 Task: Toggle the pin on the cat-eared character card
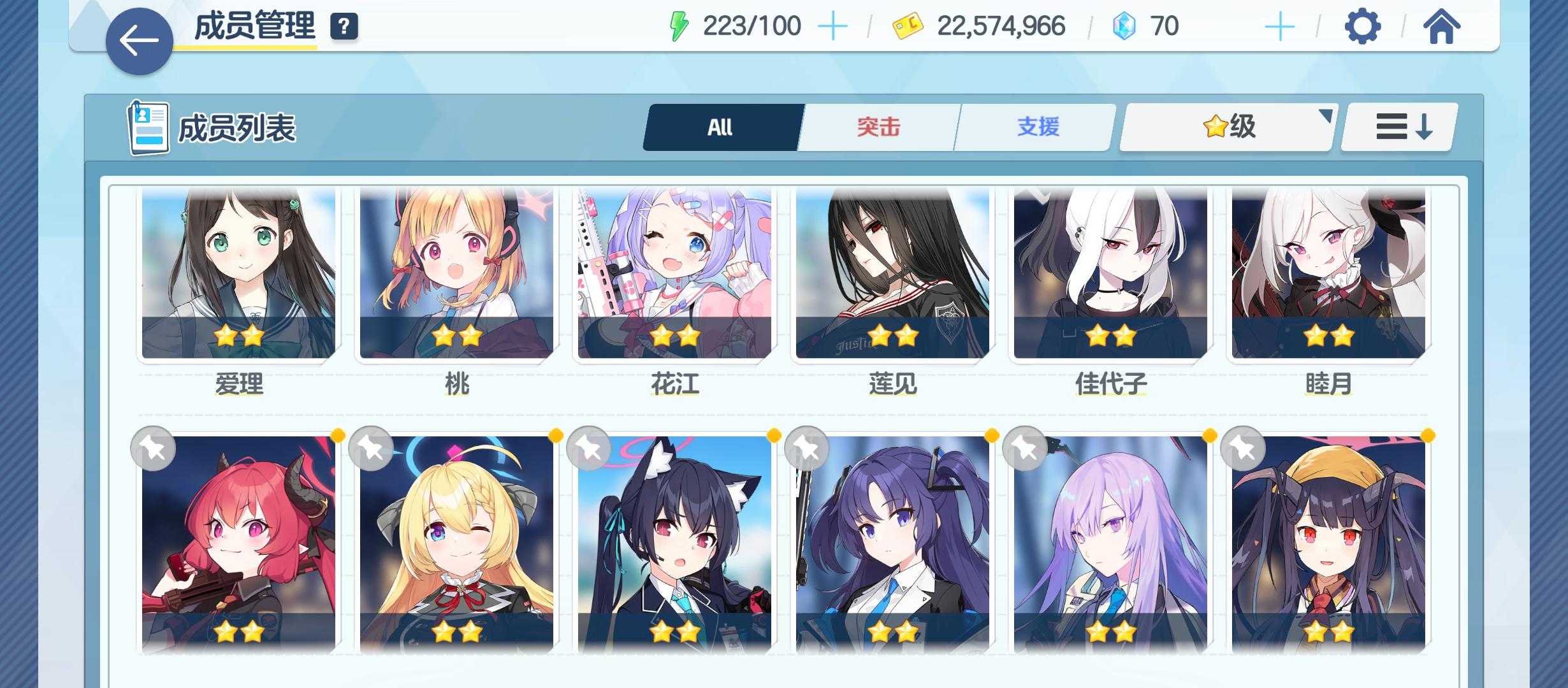point(588,448)
